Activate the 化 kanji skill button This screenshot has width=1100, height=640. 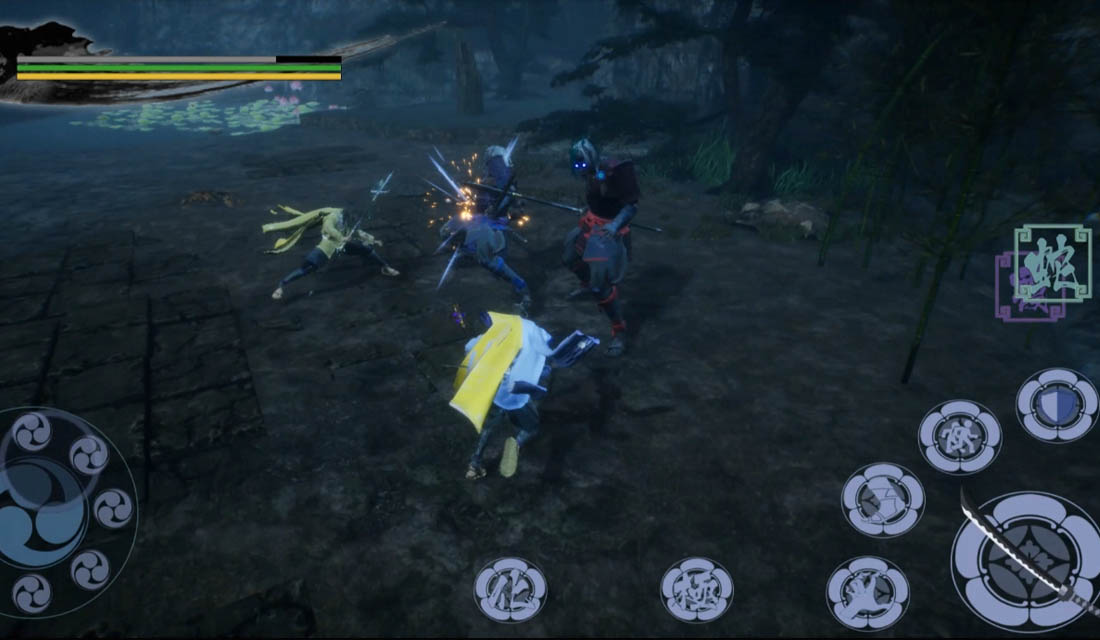510,590
